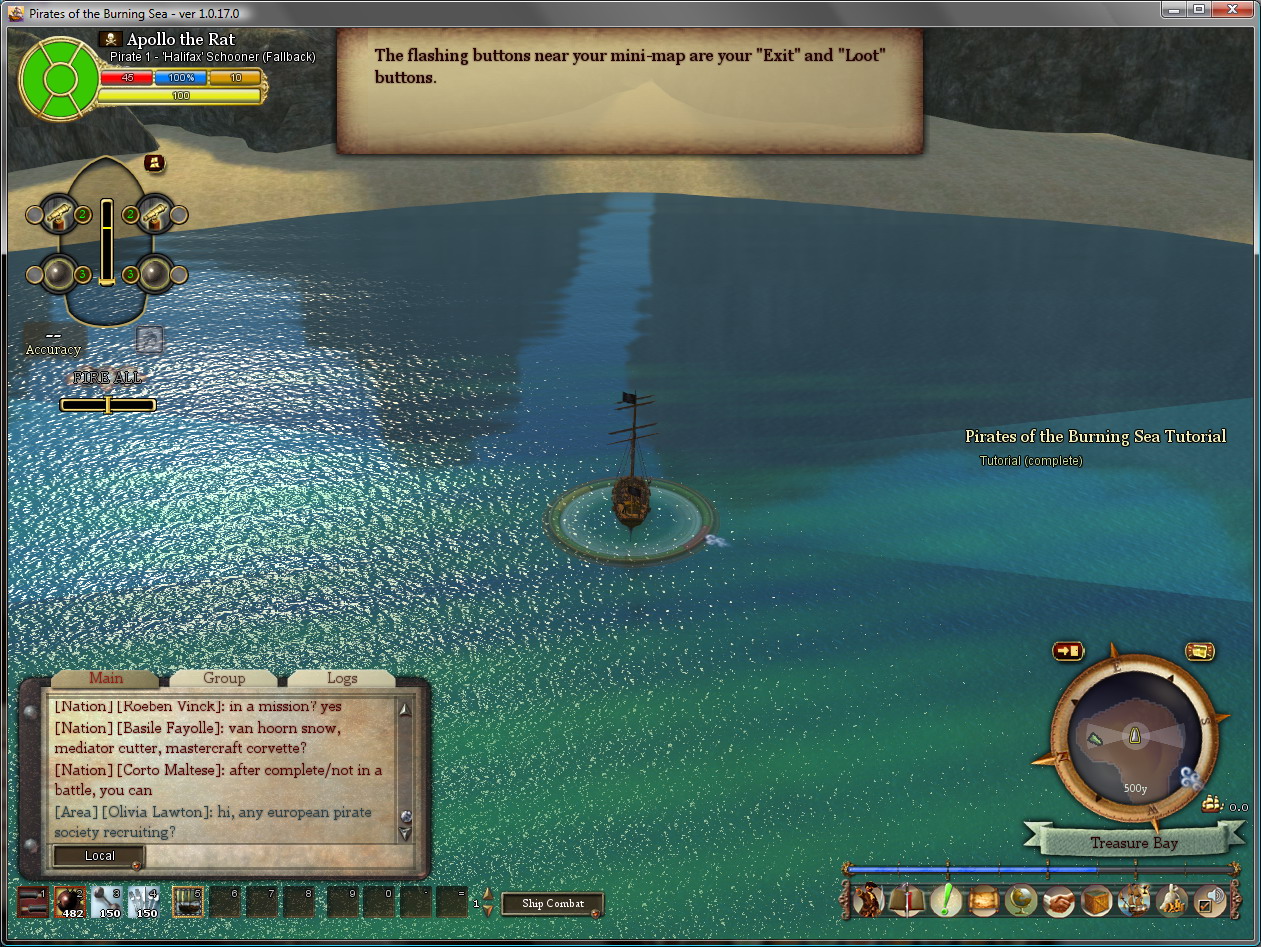Select the bar shot ammo slot 3
This screenshot has width=1261, height=947.
pos(107,901)
